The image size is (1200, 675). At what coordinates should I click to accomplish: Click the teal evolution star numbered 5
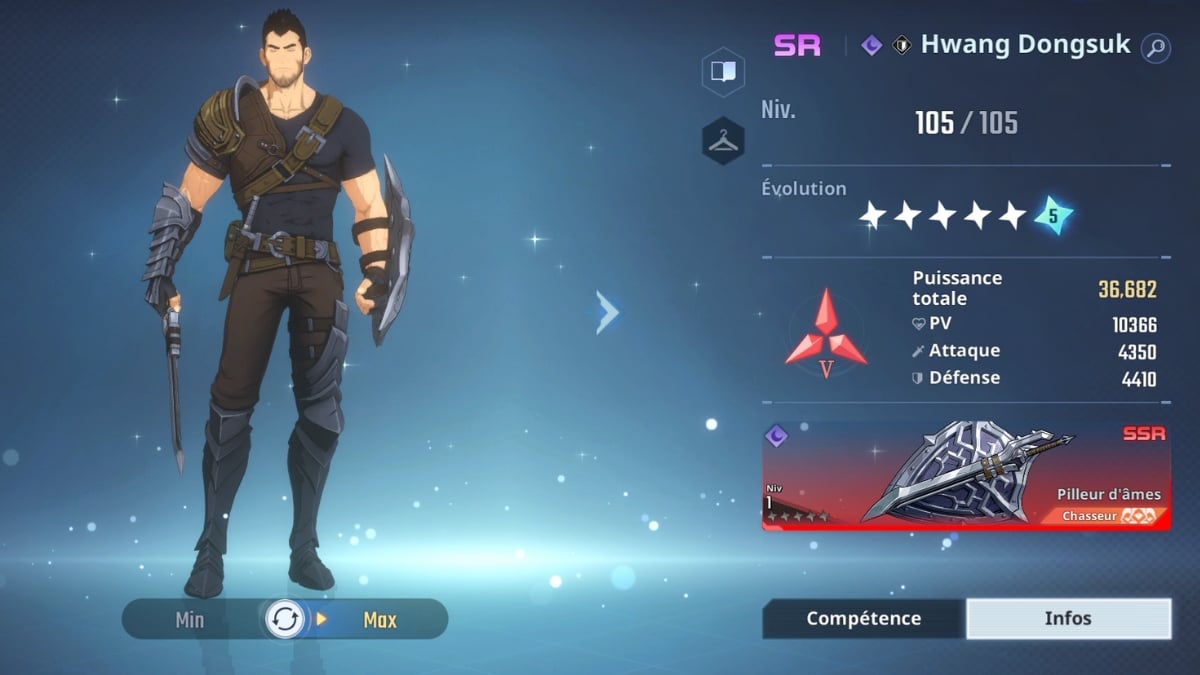pyautogui.click(x=1053, y=215)
